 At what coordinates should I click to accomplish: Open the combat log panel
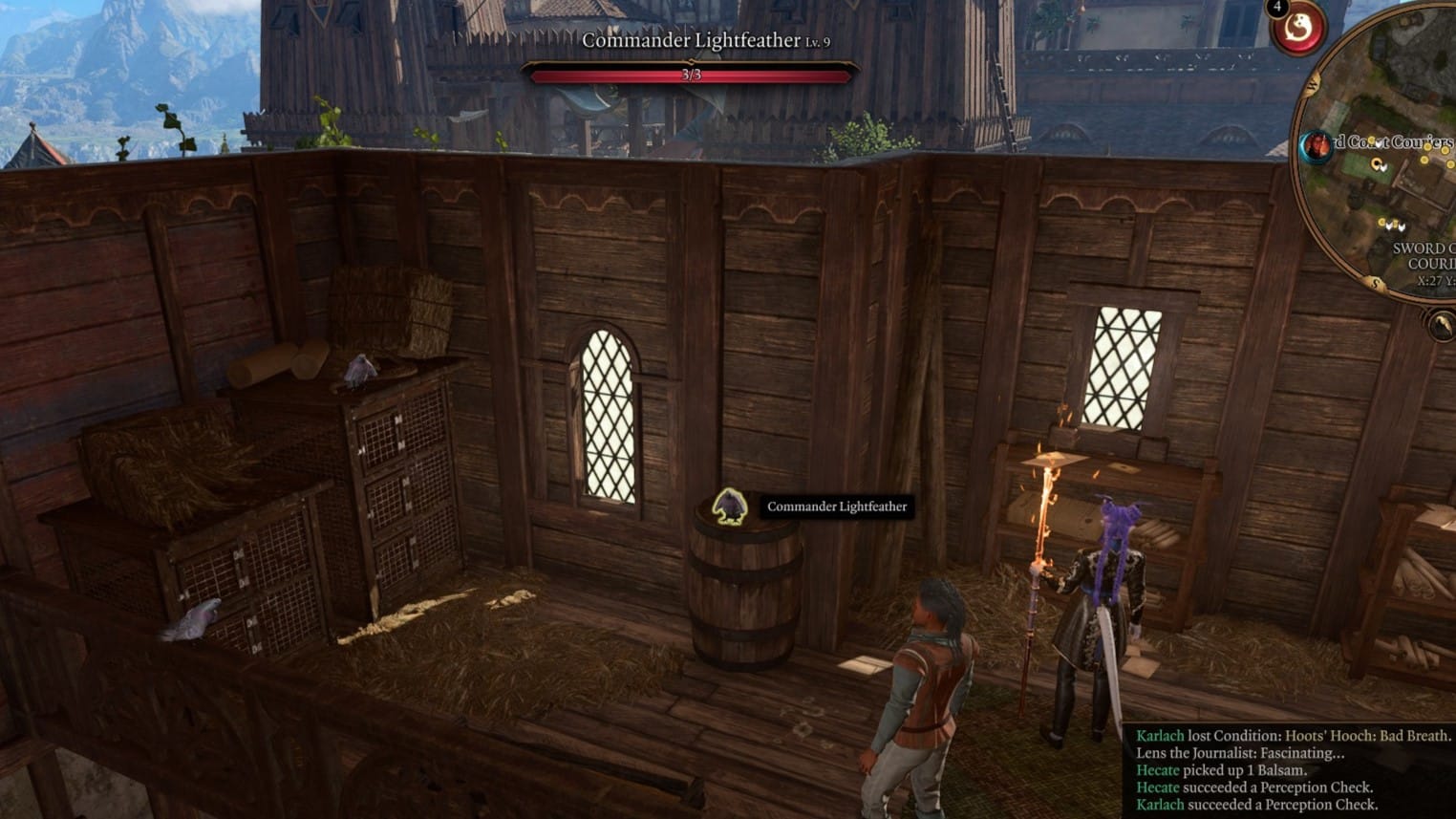[x=1292, y=770]
